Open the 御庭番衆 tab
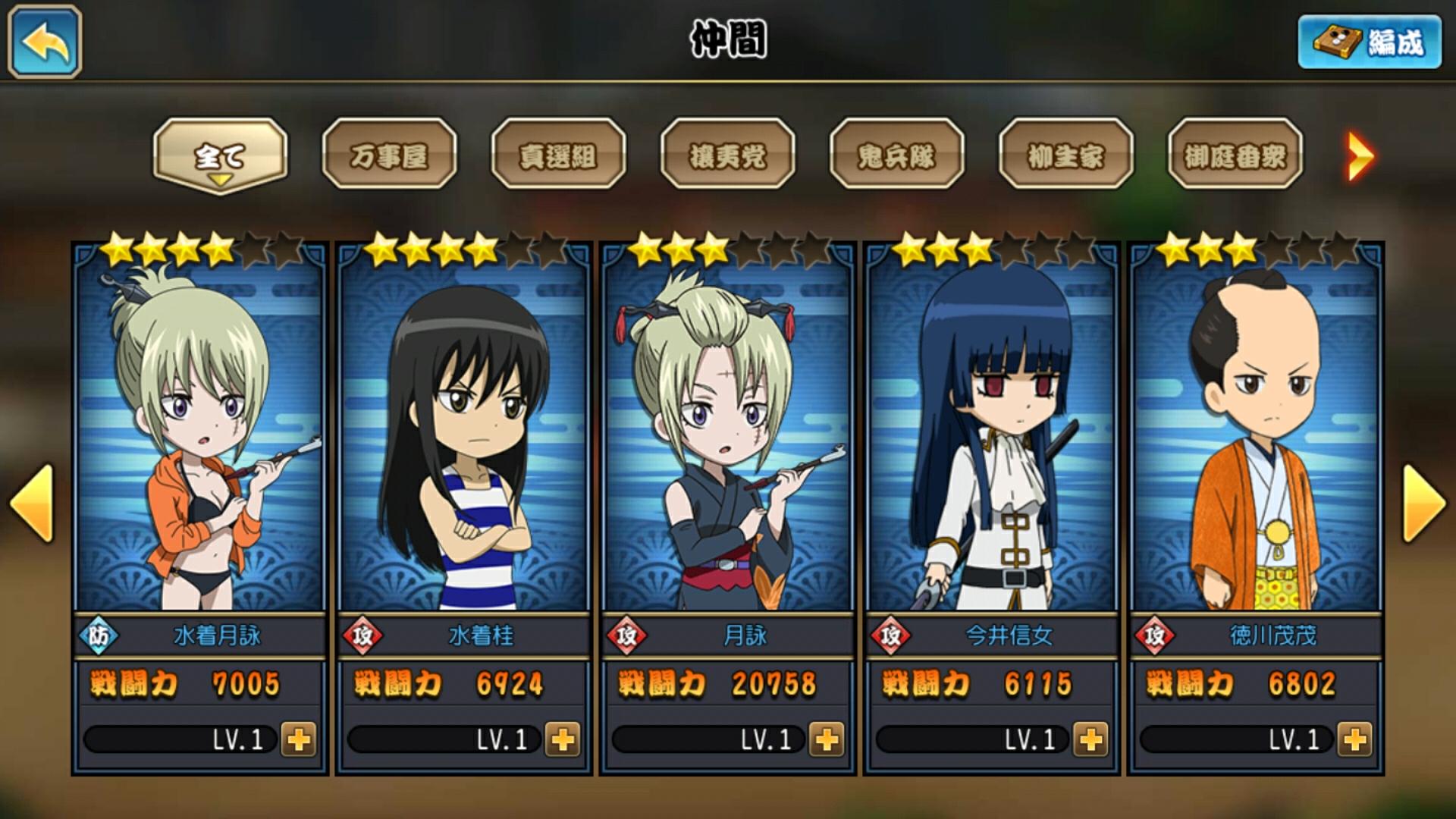1456x819 pixels. pos(1235,155)
